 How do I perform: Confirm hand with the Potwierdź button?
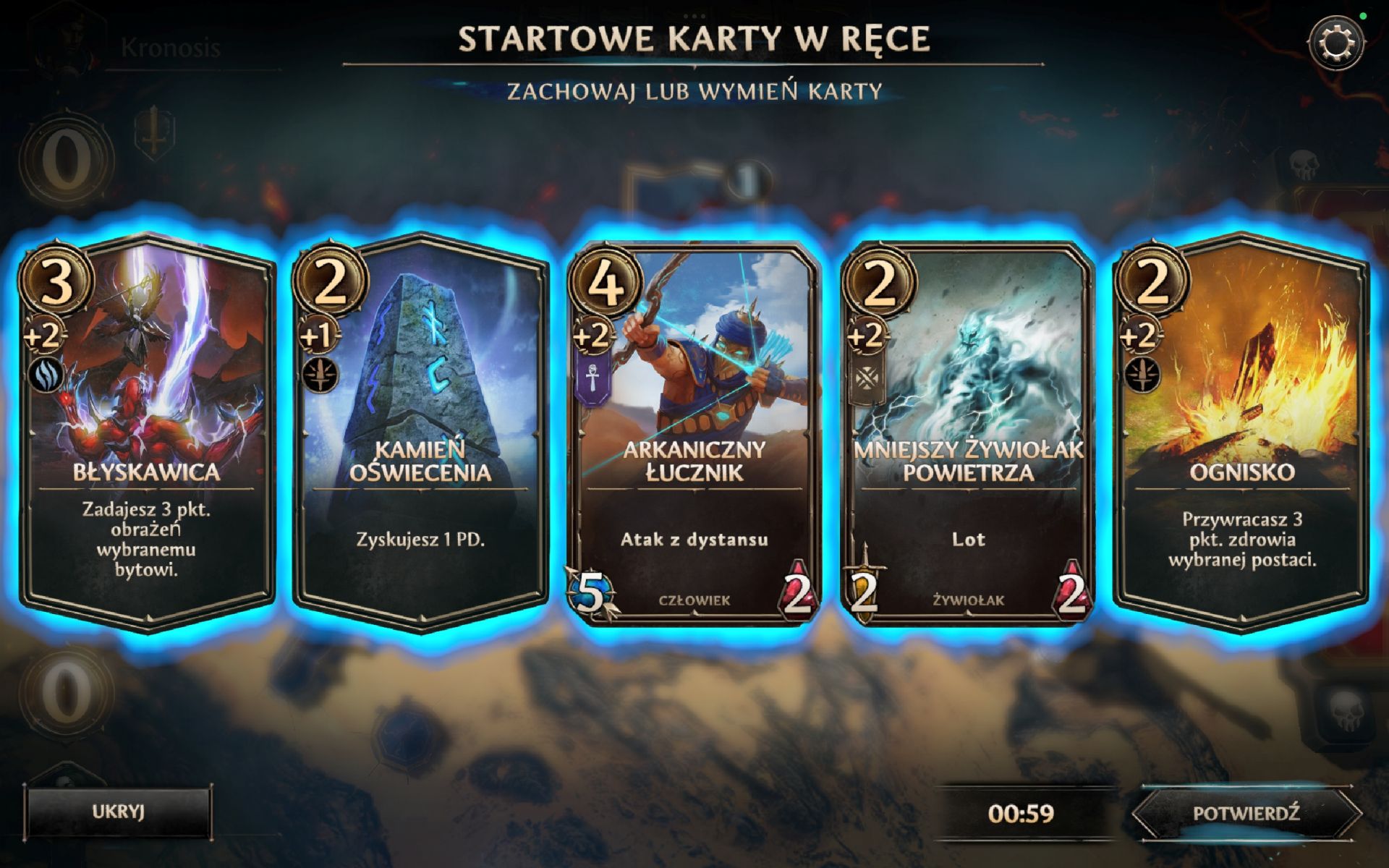pyautogui.click(x=1246, y=813)
